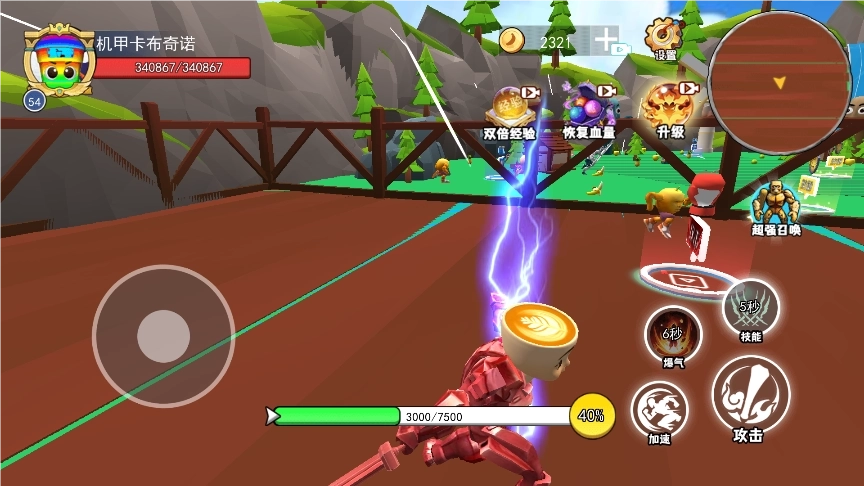The height and width of the screenshot is (486, 864).
Task: Tap the 攻击 attack button
Action: (750, 396)
